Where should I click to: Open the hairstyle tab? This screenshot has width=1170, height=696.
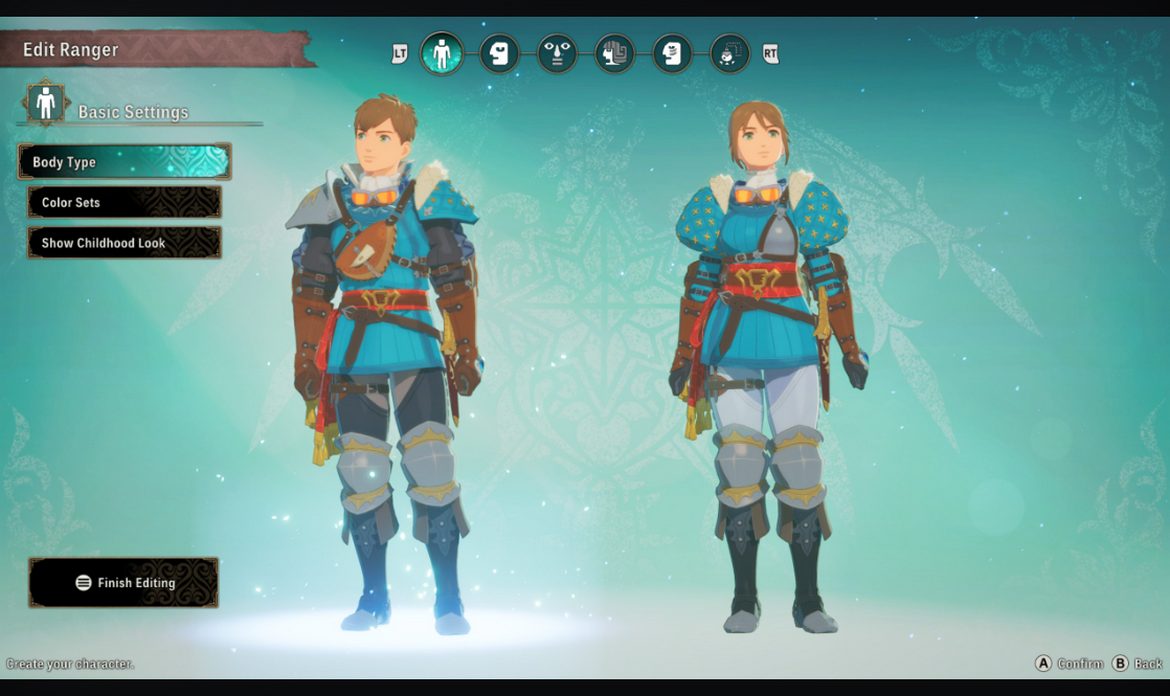tap(615, 53)
